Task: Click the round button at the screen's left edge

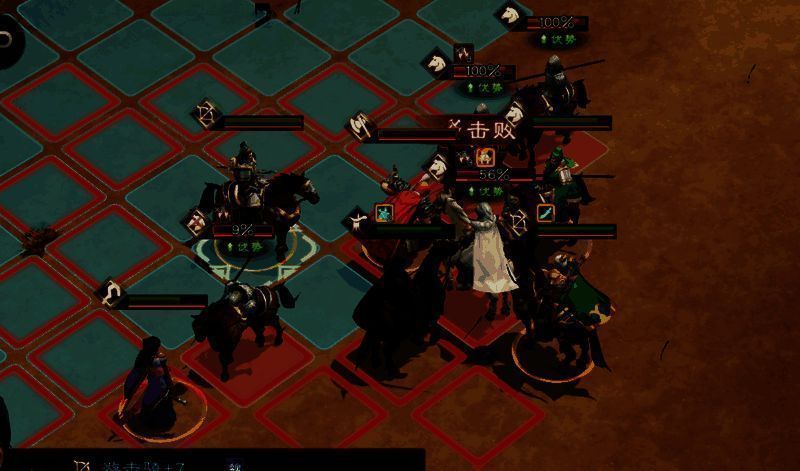Action: [6, 41]
